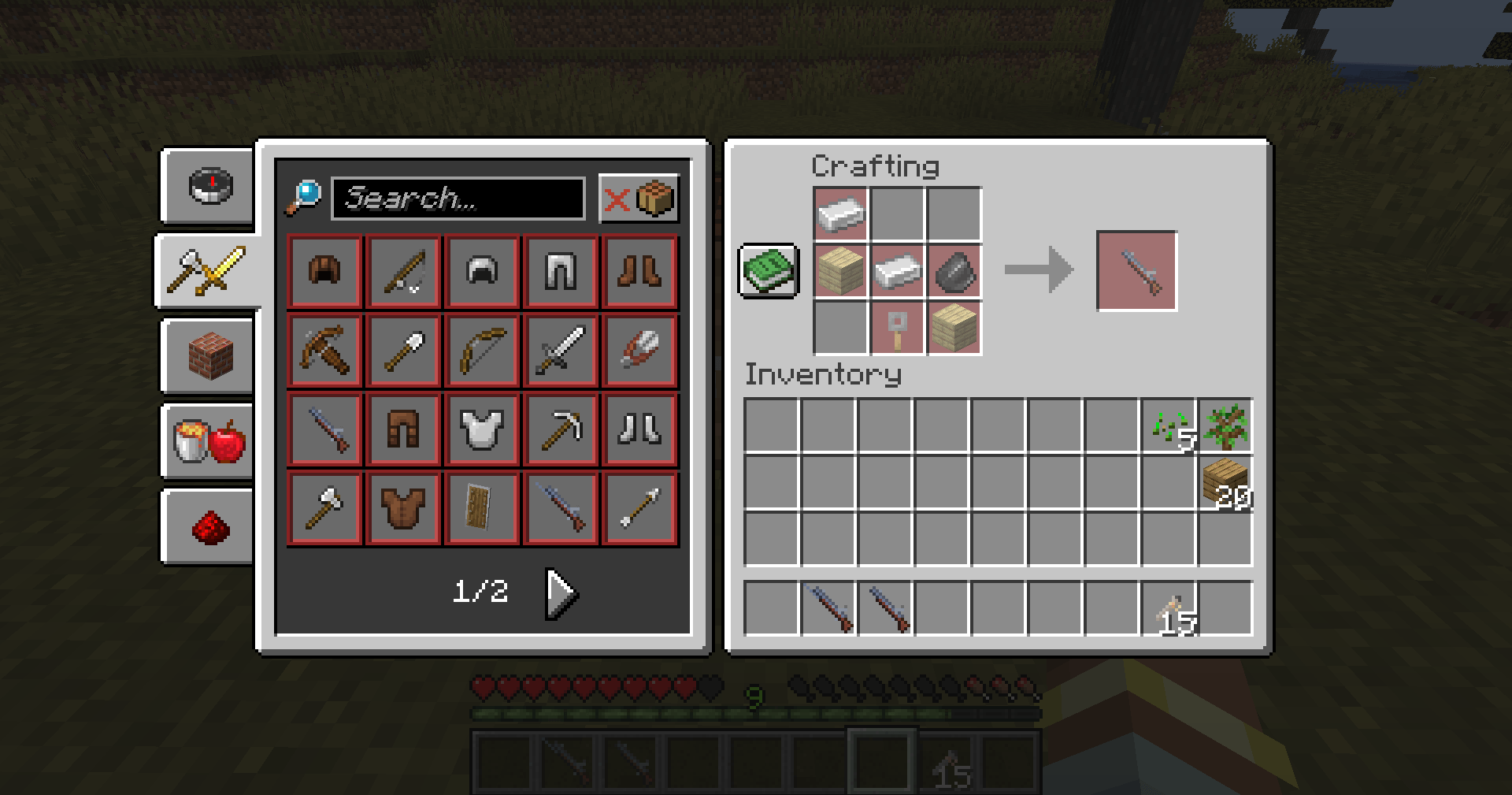Image resolution: width=1512 pixels, height=795 pixels.
Task: Select the shovel recipe
Action: pyautogui.click(x=403, y=350)
